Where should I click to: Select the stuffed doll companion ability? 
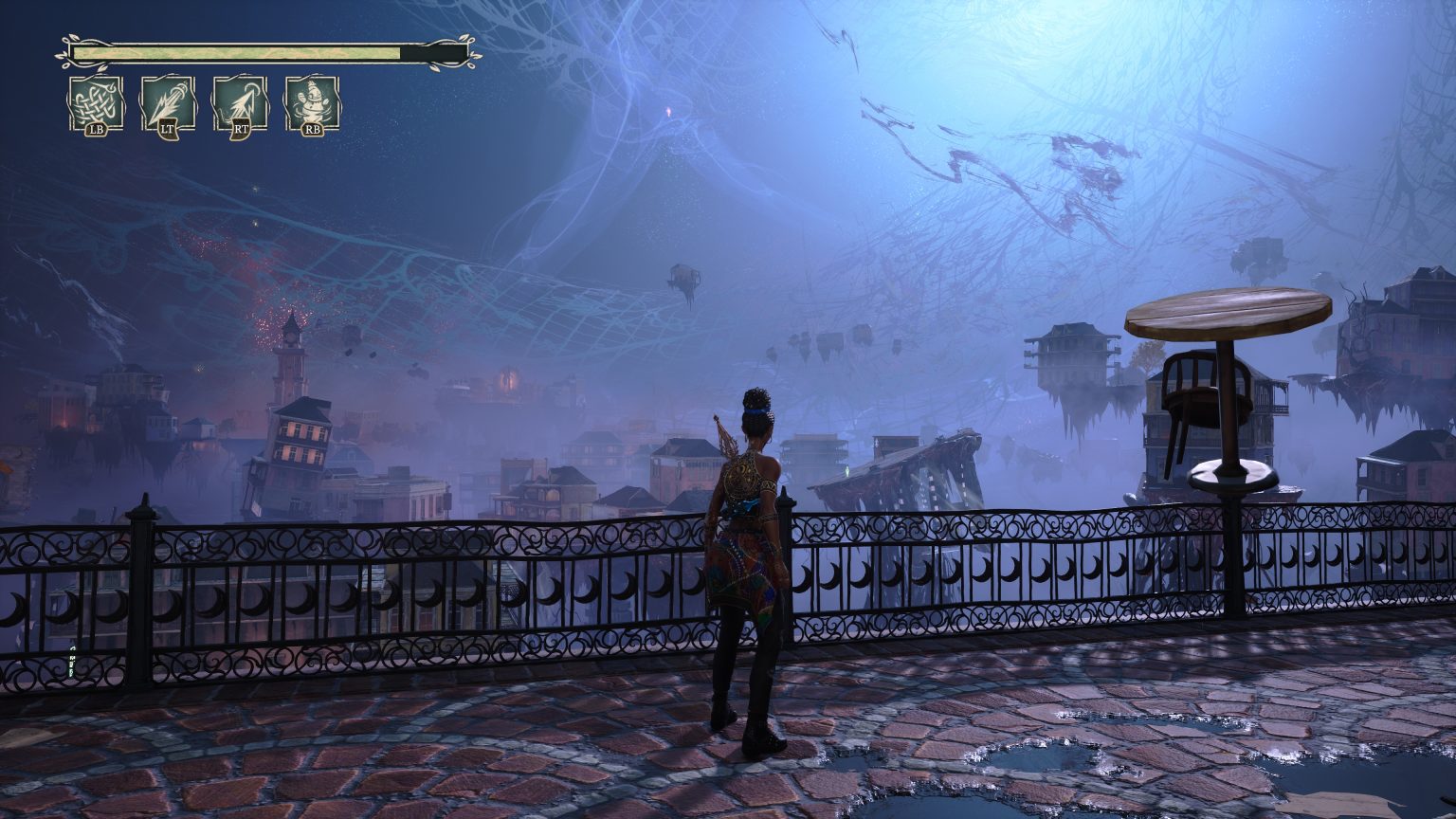tap(312, 102)
